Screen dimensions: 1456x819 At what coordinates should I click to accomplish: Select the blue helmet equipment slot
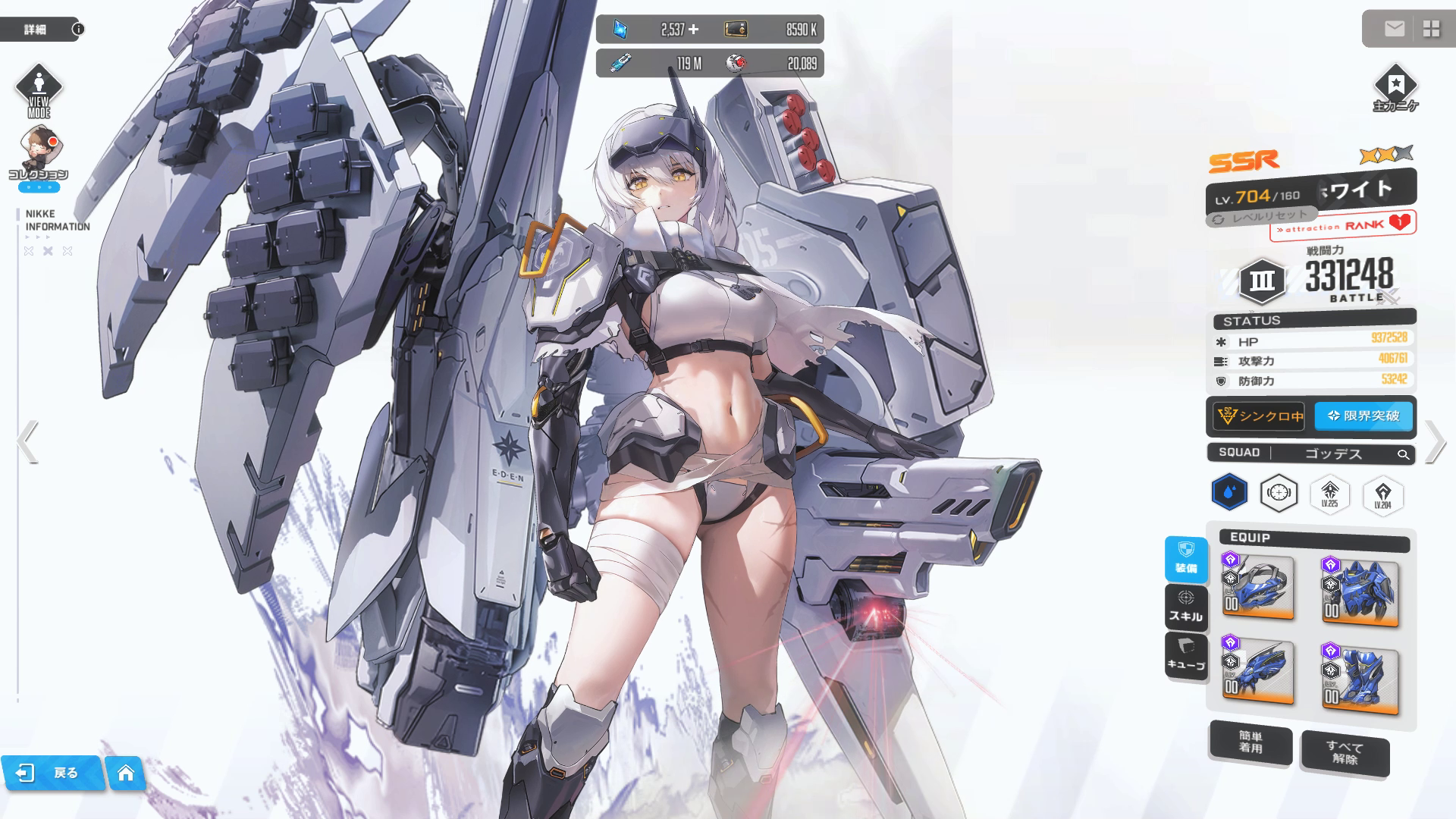click(x=1258, y=588)
